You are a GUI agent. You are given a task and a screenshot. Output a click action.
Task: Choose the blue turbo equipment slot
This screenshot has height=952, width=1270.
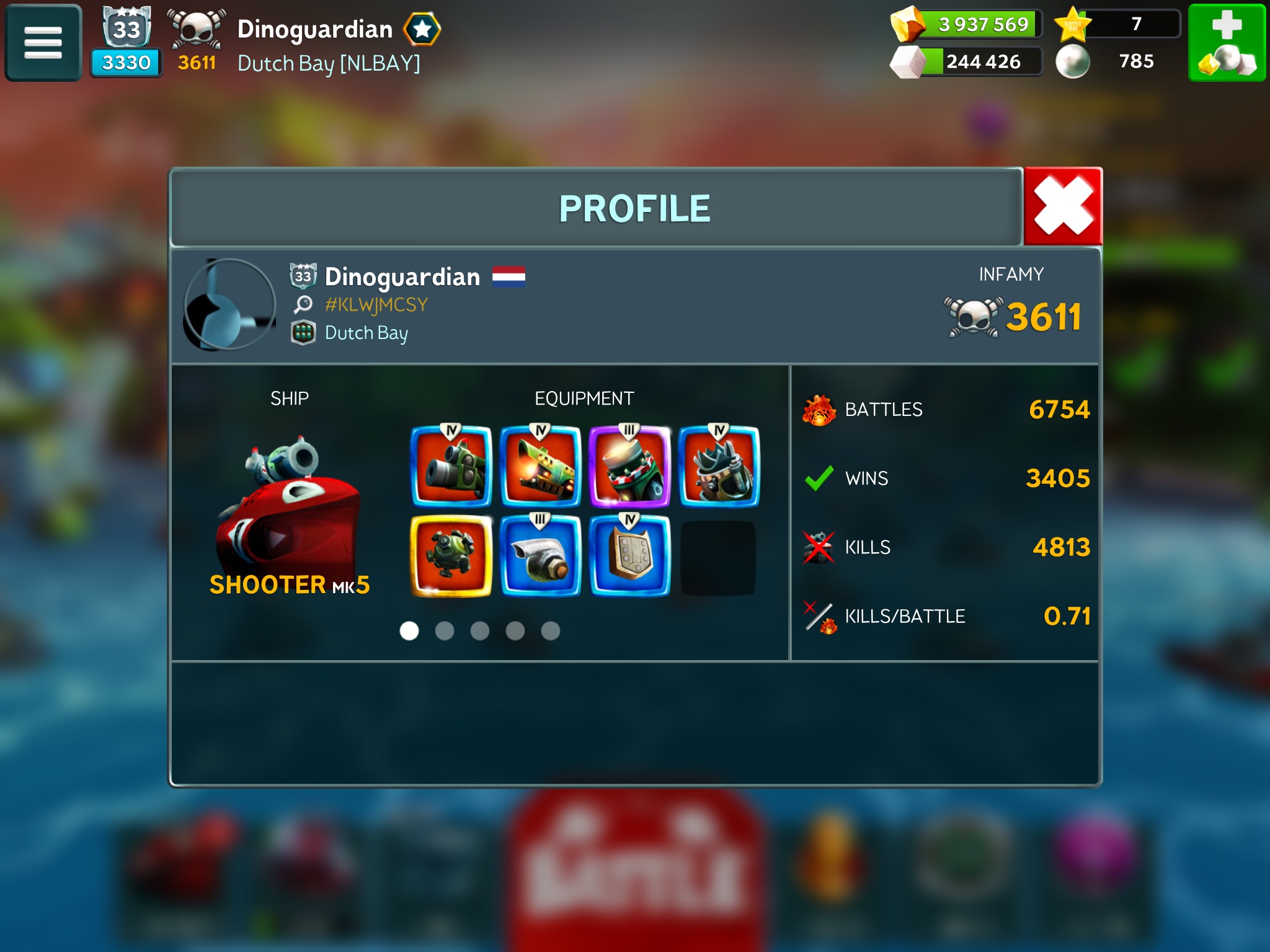(x=540, y=555)
